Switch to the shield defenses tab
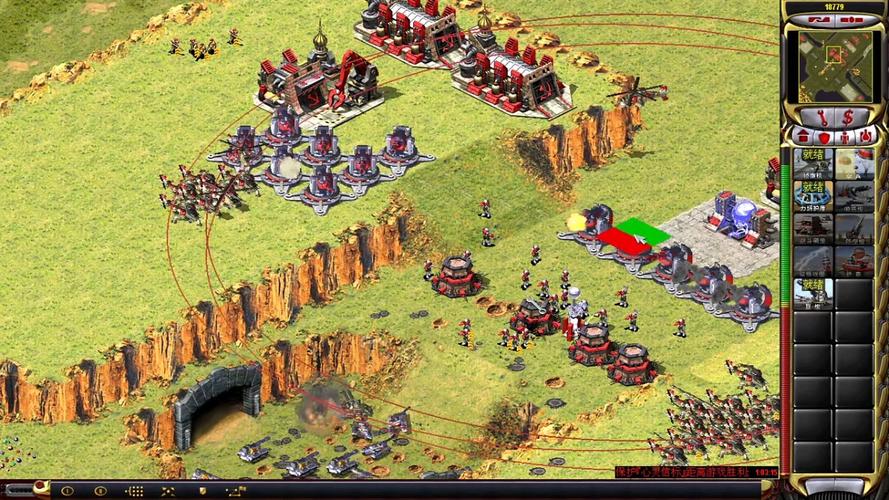The image size is (889, 500). 822,136
